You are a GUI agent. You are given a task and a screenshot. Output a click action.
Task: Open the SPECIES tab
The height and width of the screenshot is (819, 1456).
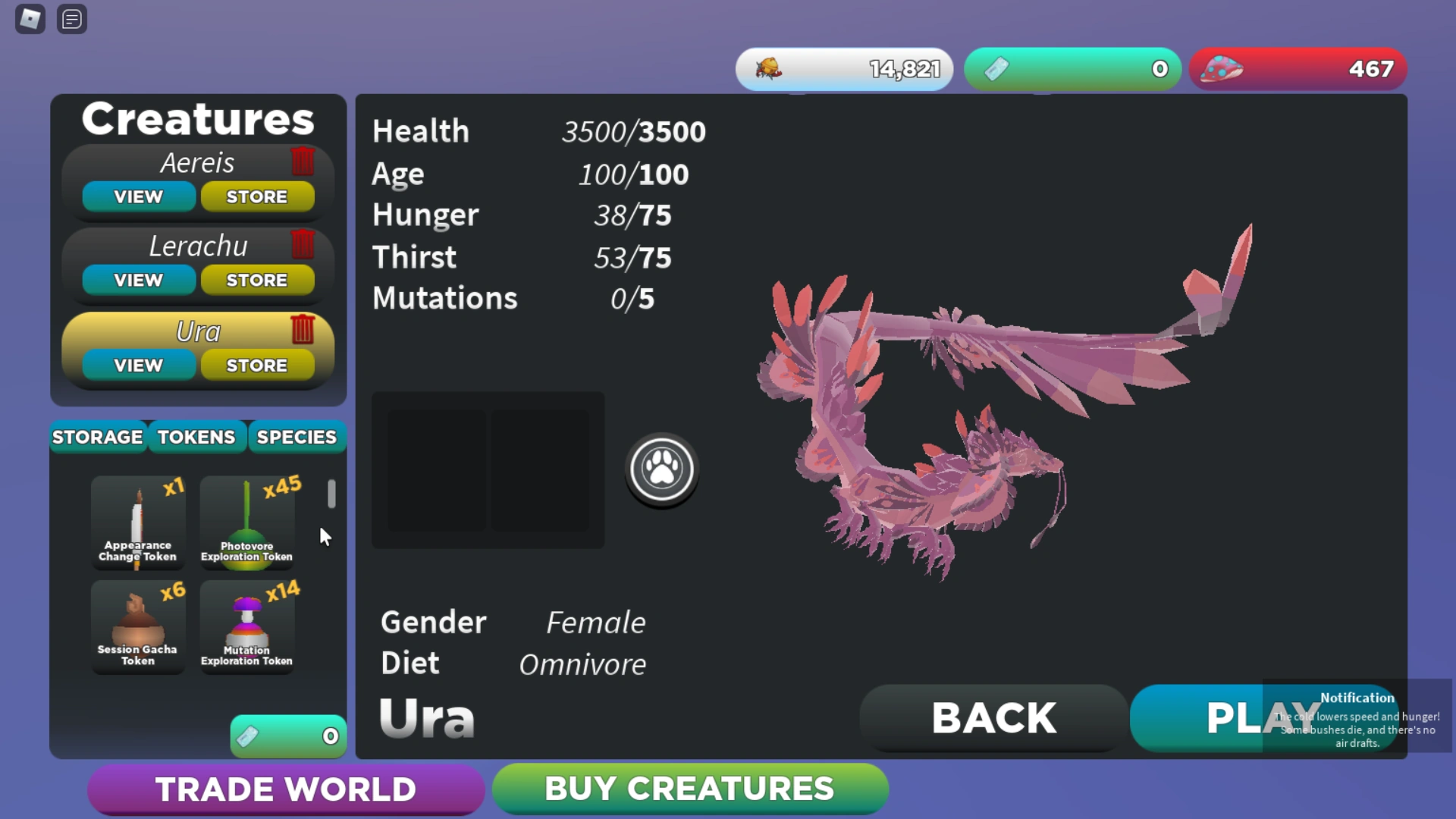pyautogui.click(x=297, y=437)
